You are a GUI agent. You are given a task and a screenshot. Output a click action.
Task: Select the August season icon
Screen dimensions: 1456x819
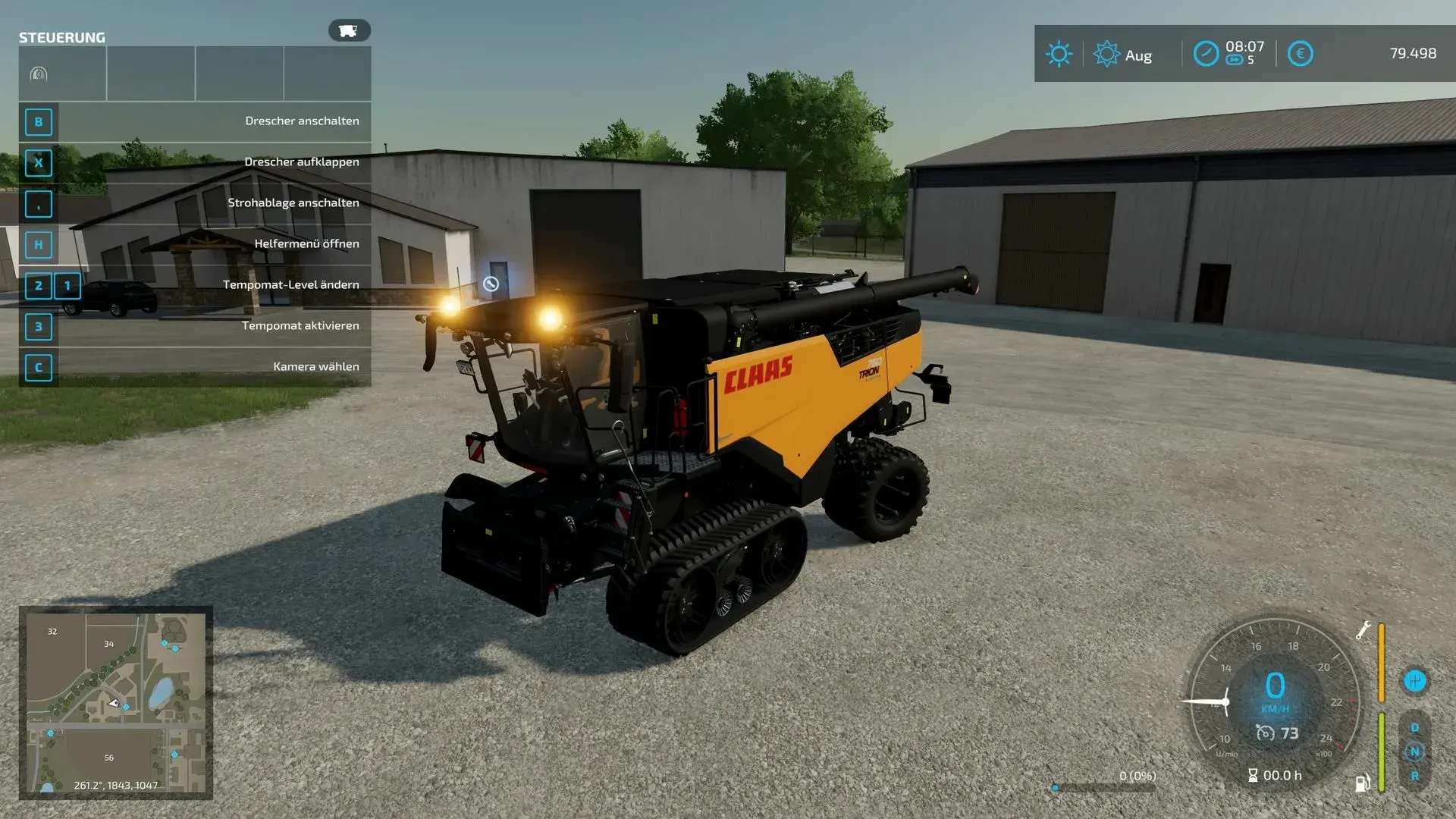(x=1106, y=54)
